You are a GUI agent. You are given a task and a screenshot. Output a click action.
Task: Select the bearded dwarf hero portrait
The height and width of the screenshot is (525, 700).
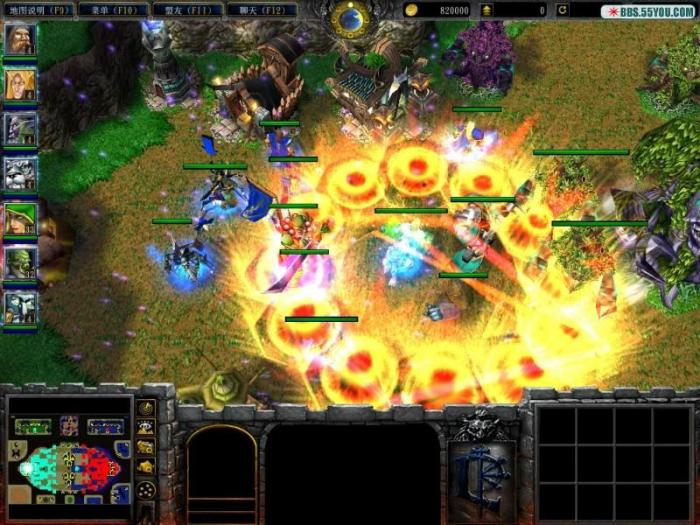tap(20, 39)
